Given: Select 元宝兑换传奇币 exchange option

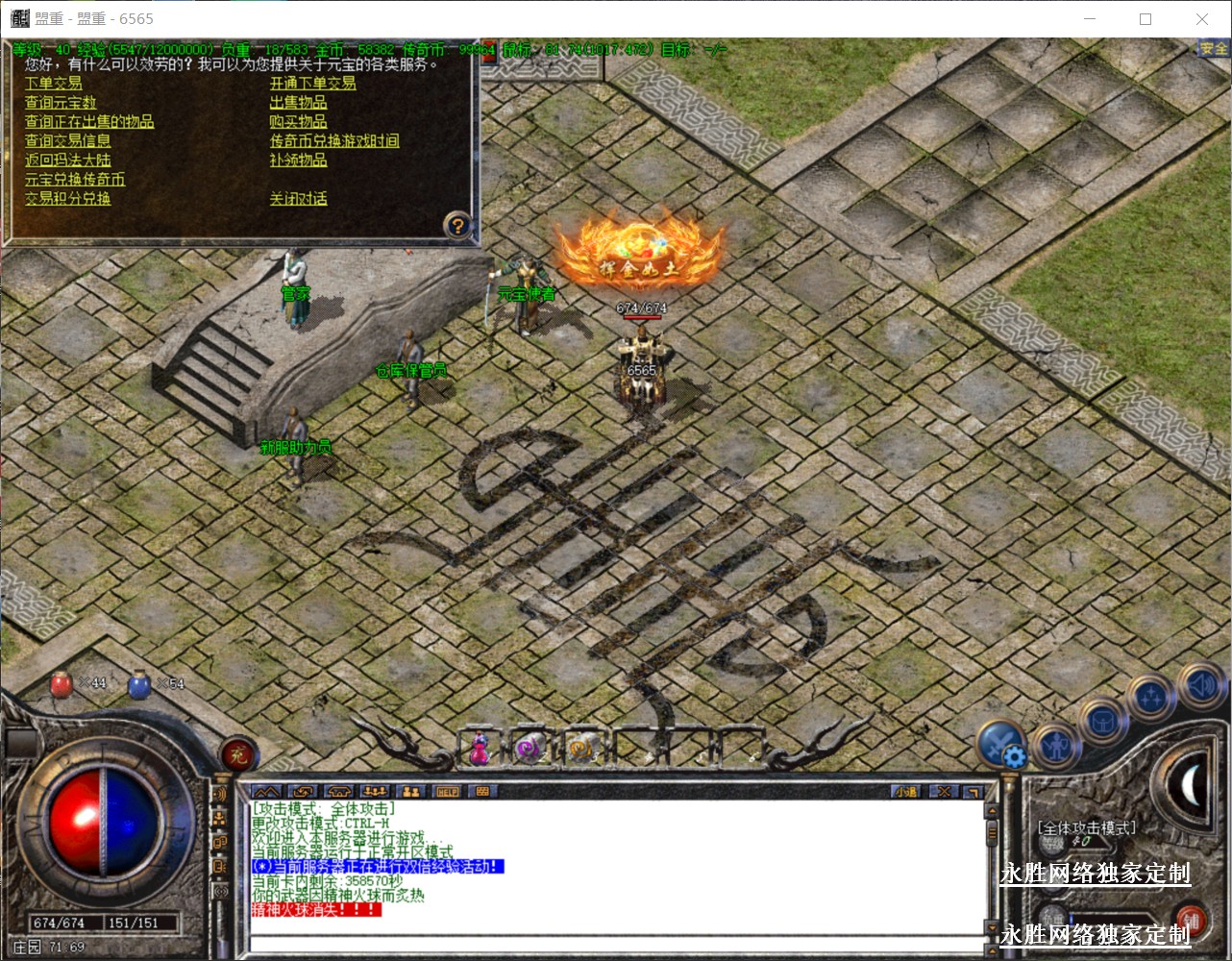Looking at the screenshot, I should tap(75, 180).
